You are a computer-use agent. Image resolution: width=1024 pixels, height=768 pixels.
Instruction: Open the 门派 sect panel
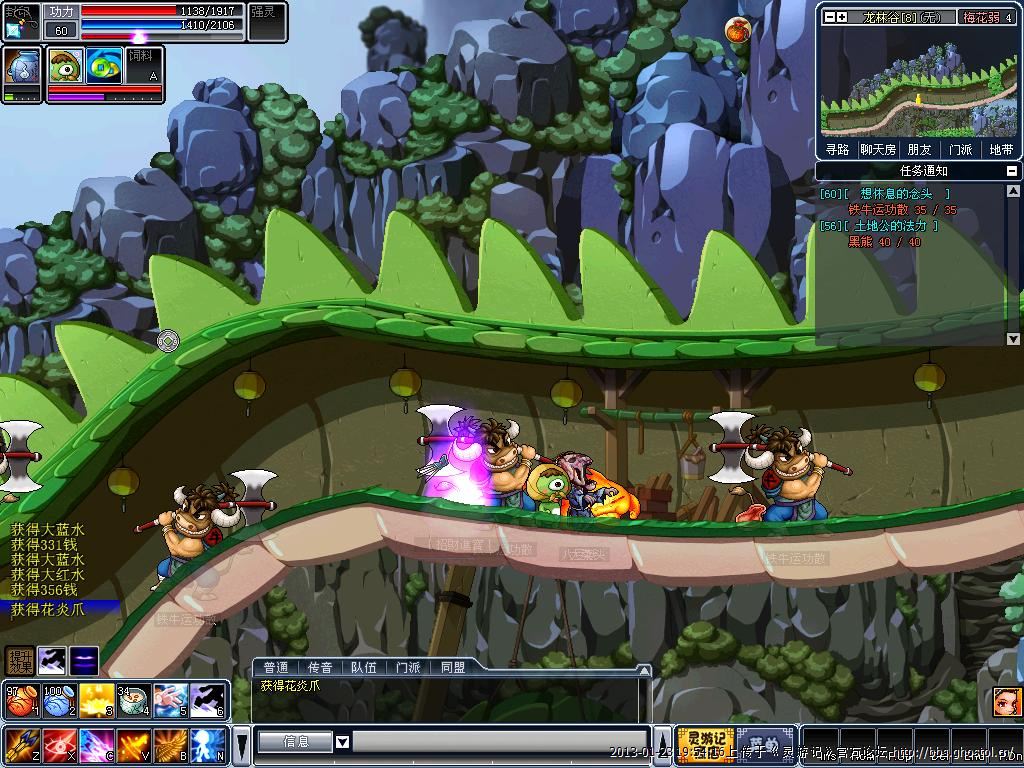tap(960, 149)
